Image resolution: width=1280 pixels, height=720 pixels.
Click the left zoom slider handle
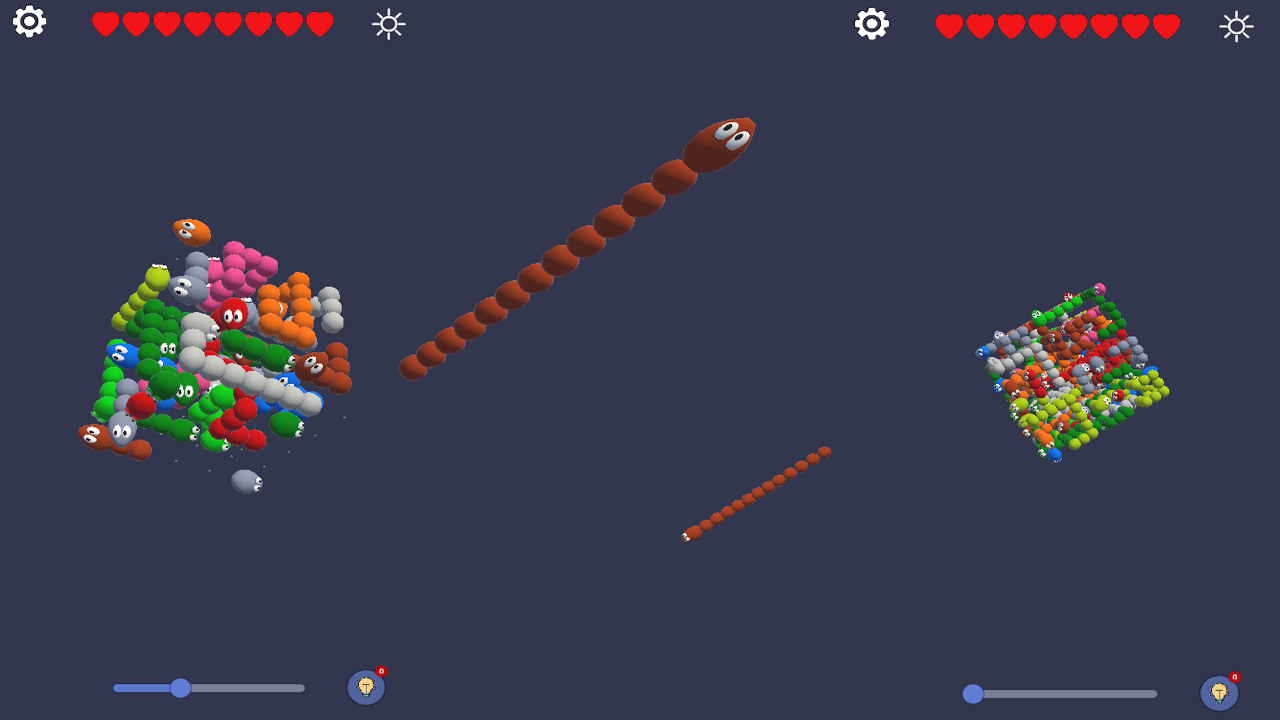pyautogui.click(x=179, y=688)
